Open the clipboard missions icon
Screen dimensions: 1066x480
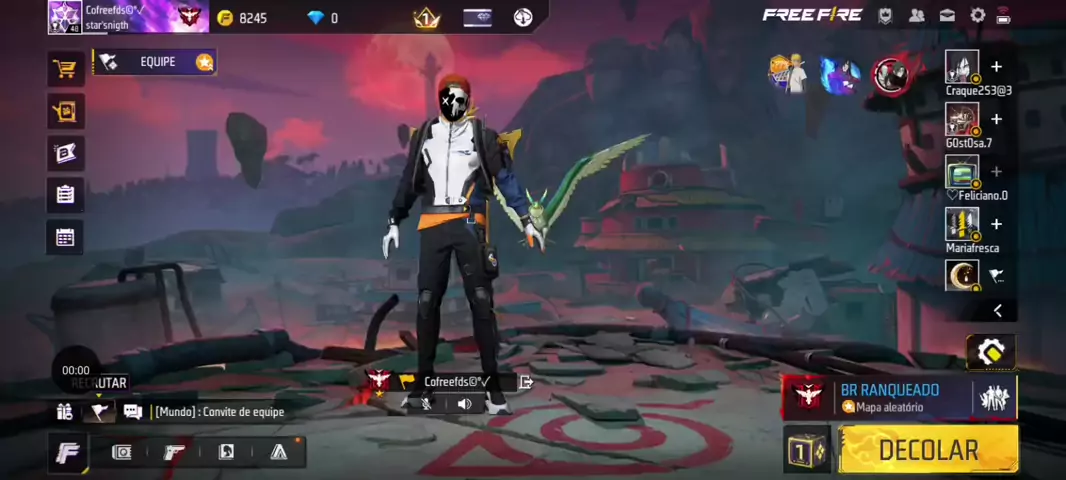[x=66, y=194]
